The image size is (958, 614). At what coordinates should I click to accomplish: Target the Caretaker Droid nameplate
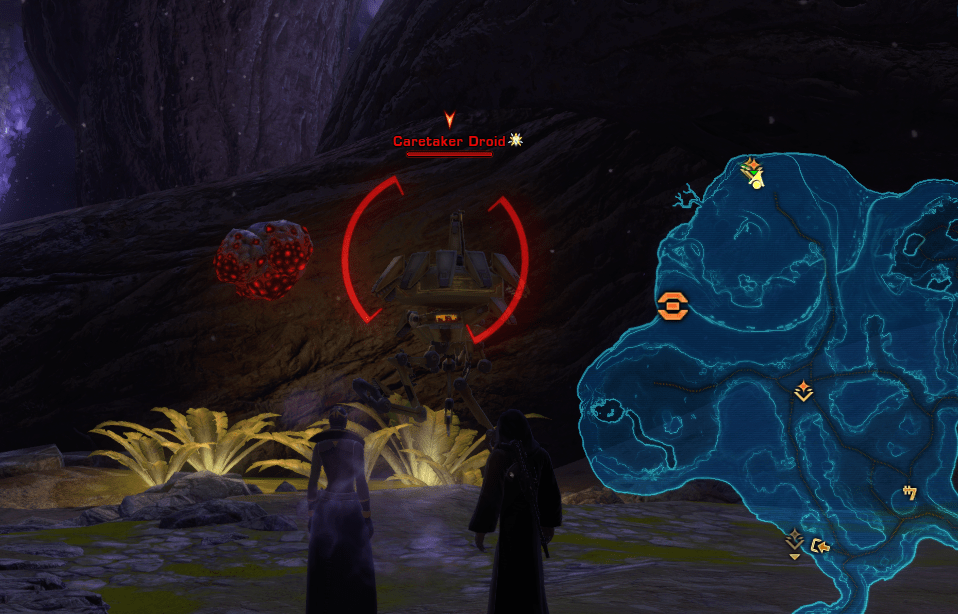[x=449, y=141]
